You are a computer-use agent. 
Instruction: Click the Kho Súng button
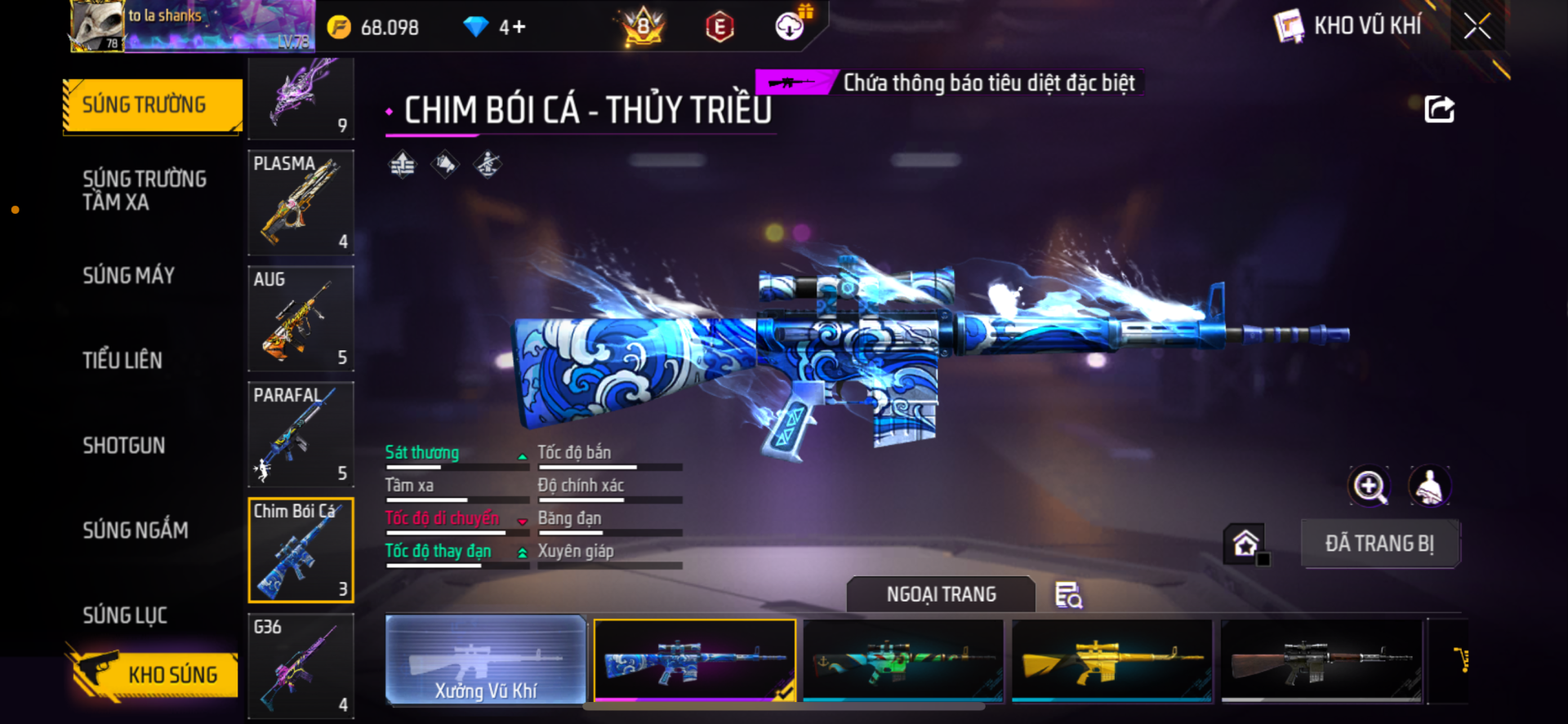point(155,674)
